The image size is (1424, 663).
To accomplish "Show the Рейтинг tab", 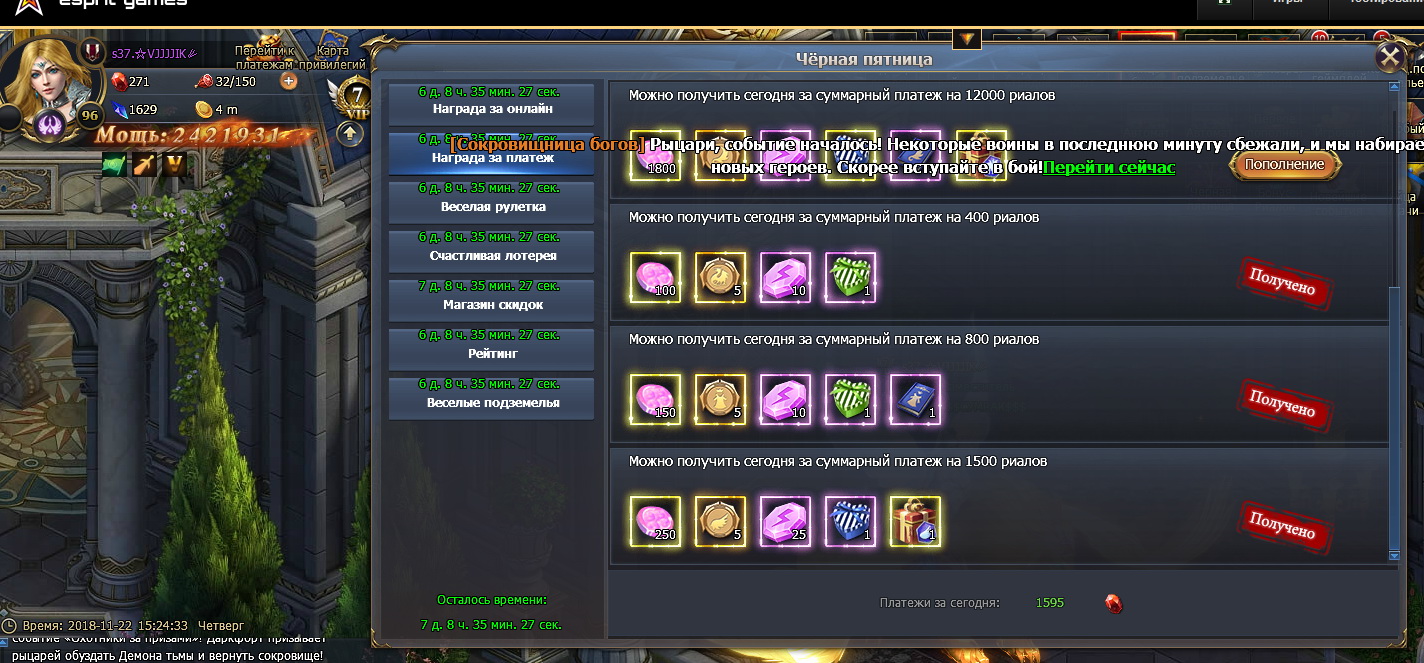I will click(x=492, y=348).
